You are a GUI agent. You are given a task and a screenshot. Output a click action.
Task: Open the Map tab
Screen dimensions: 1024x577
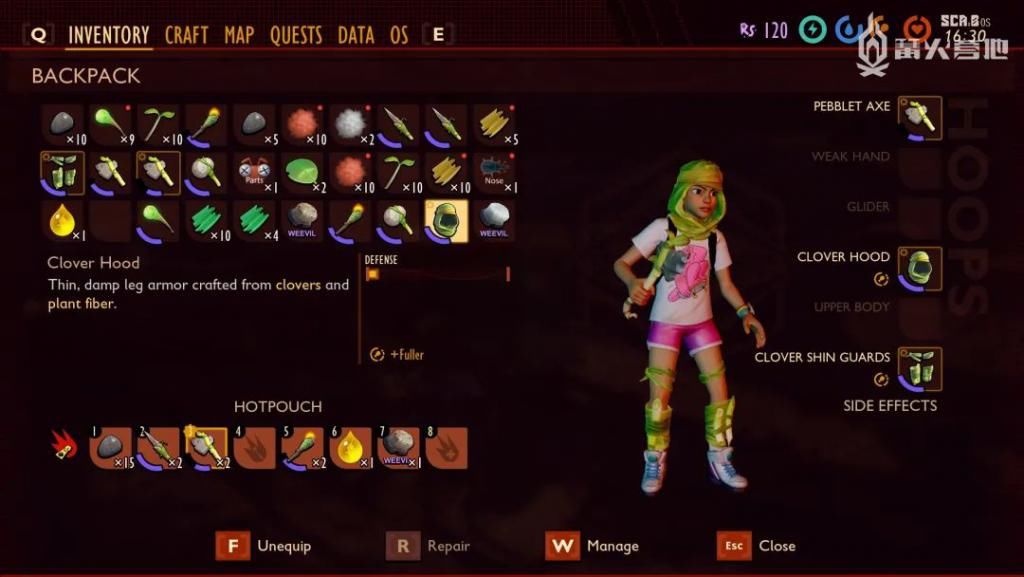pyautogui.click(x=239, y=35)
